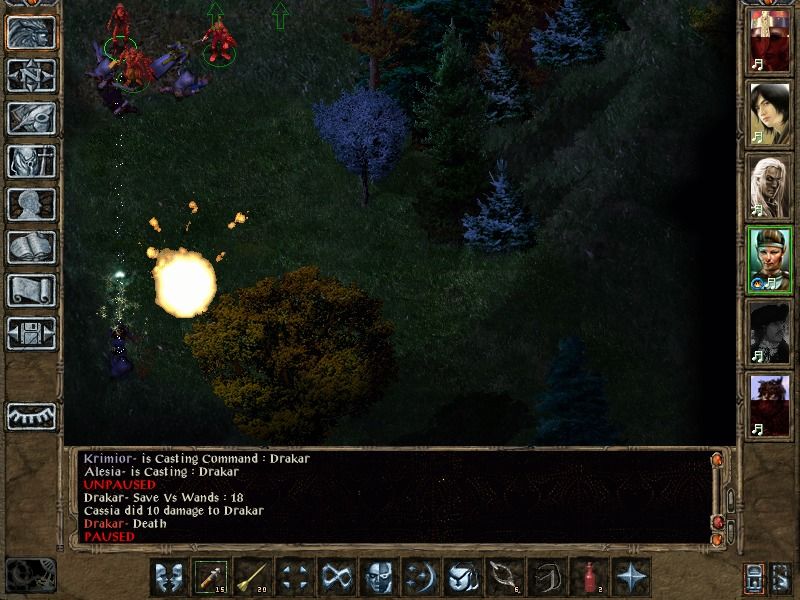Open the journal with the quill icon
Viewport: 800px width, 600px height.
(x=31, y=118)
